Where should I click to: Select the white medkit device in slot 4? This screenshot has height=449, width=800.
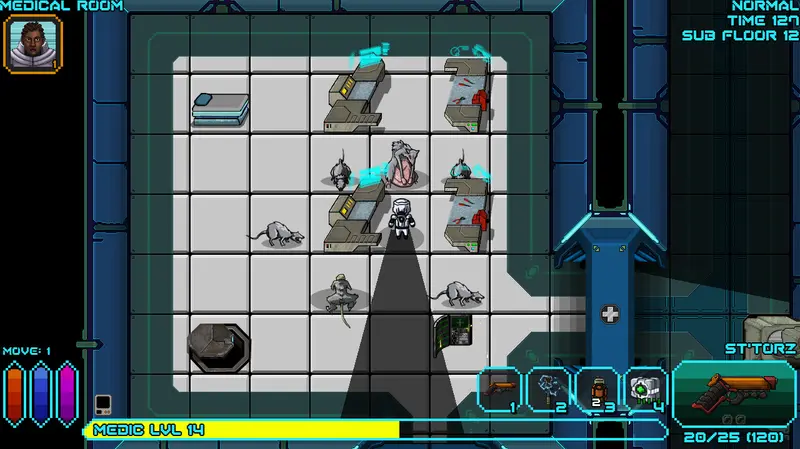[x=646, y=389]
